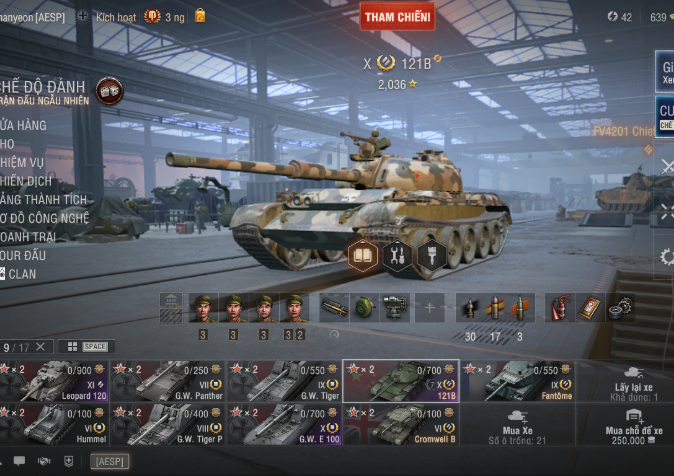This screenshot has height=476, width=674.
Task: Select the G.W. Panther tank tile
Action: [x=168, y=381]
